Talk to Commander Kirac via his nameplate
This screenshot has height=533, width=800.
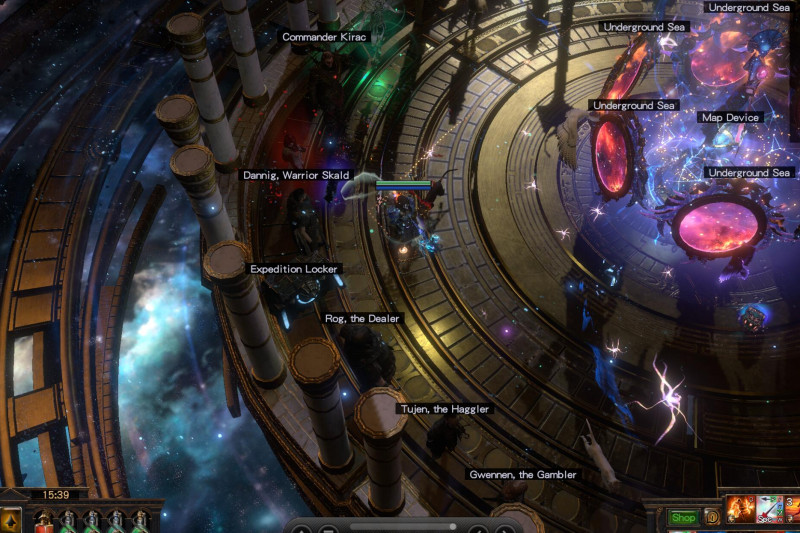click(x=325, y=37)
